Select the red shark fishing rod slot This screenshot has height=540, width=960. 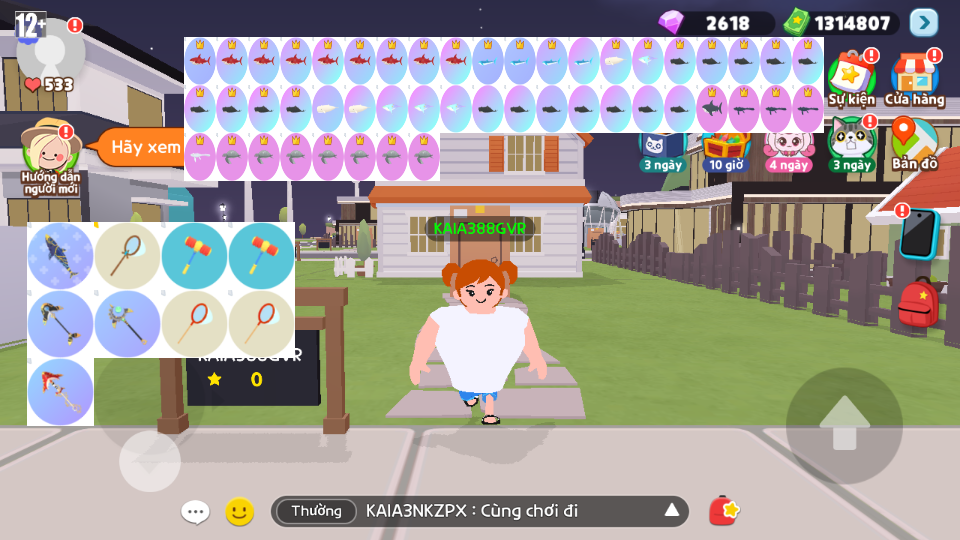[60, 392]
